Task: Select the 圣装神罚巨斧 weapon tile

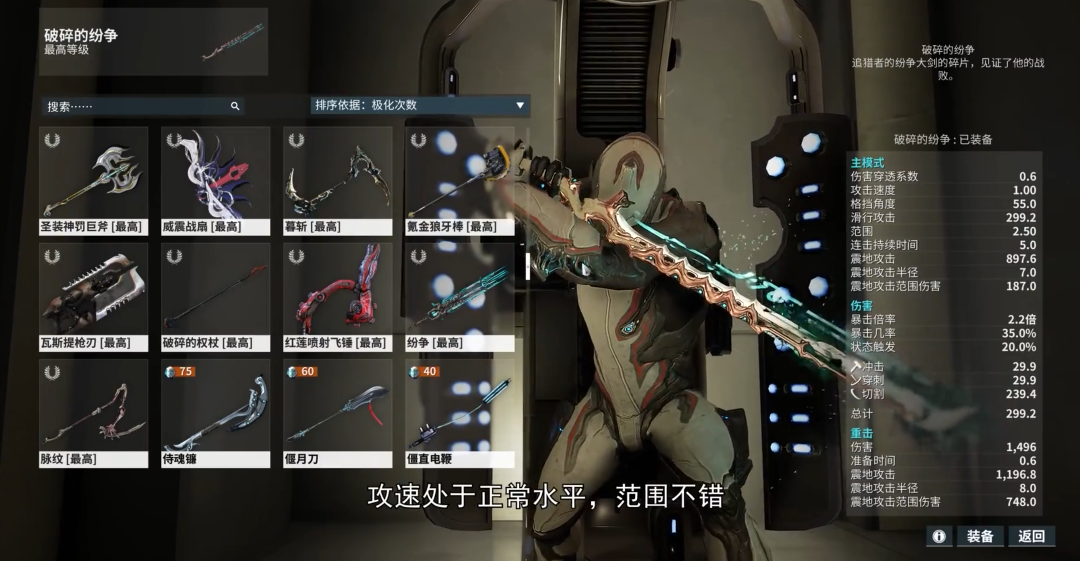Action: point(94,180)
